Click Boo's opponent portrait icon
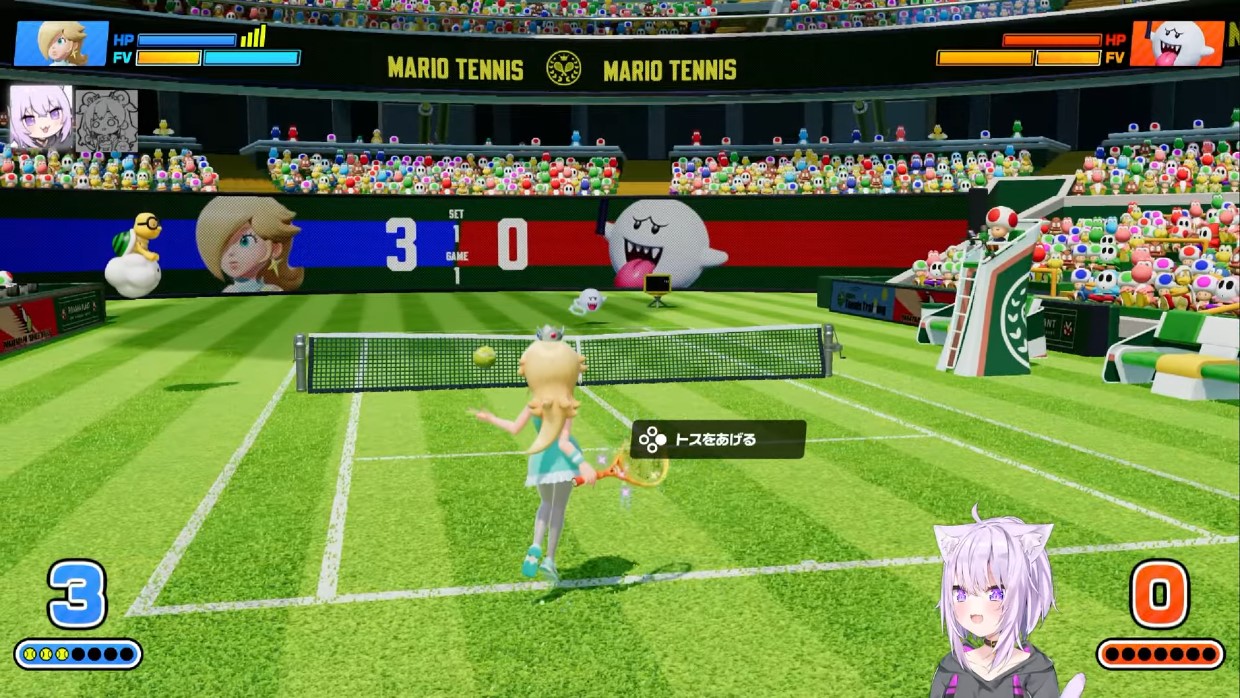Image resolution: width=1240 pixels, height=698 pixels. pos(1177,44)
